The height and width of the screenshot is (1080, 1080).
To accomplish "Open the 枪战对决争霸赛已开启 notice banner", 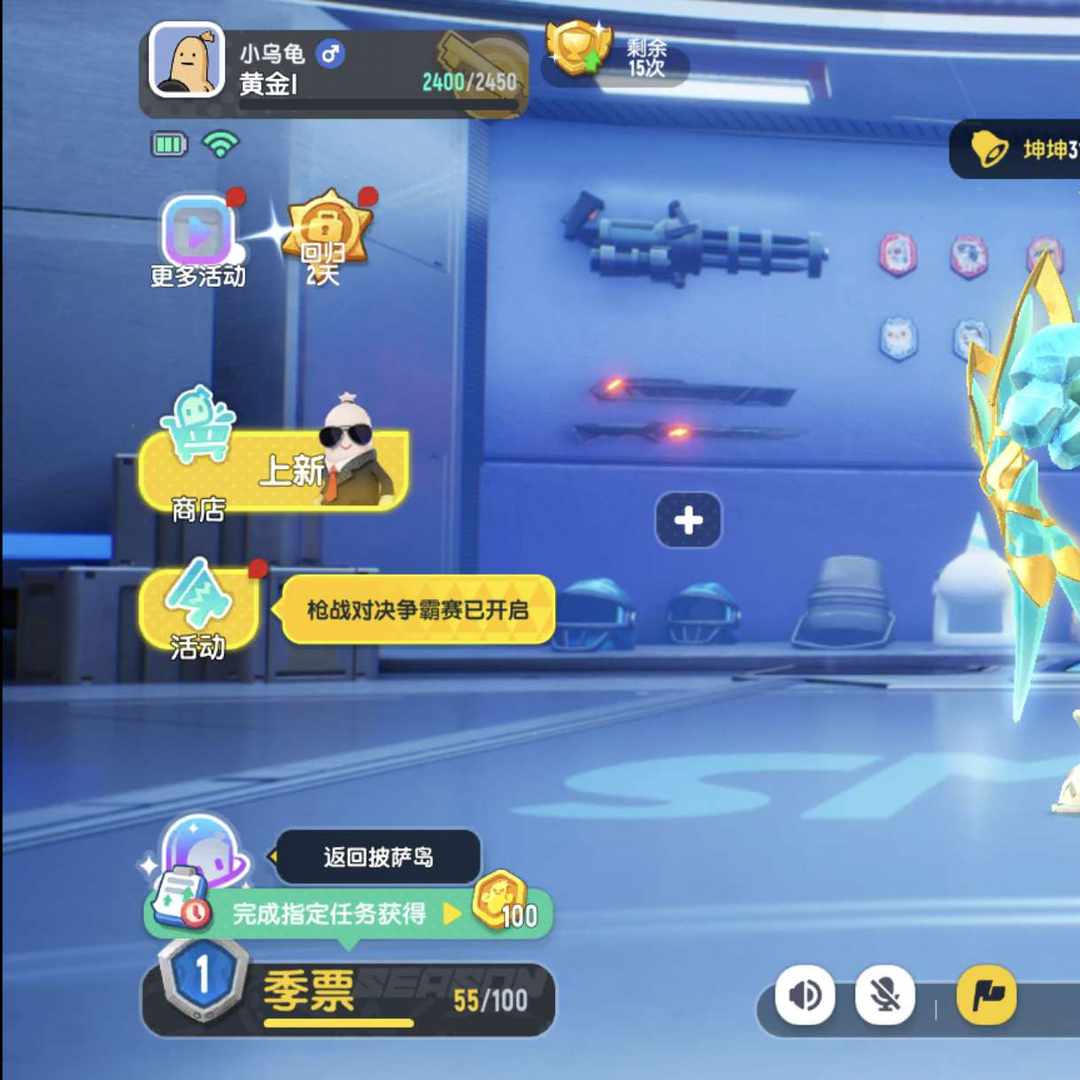I will [x=417, y=609].
